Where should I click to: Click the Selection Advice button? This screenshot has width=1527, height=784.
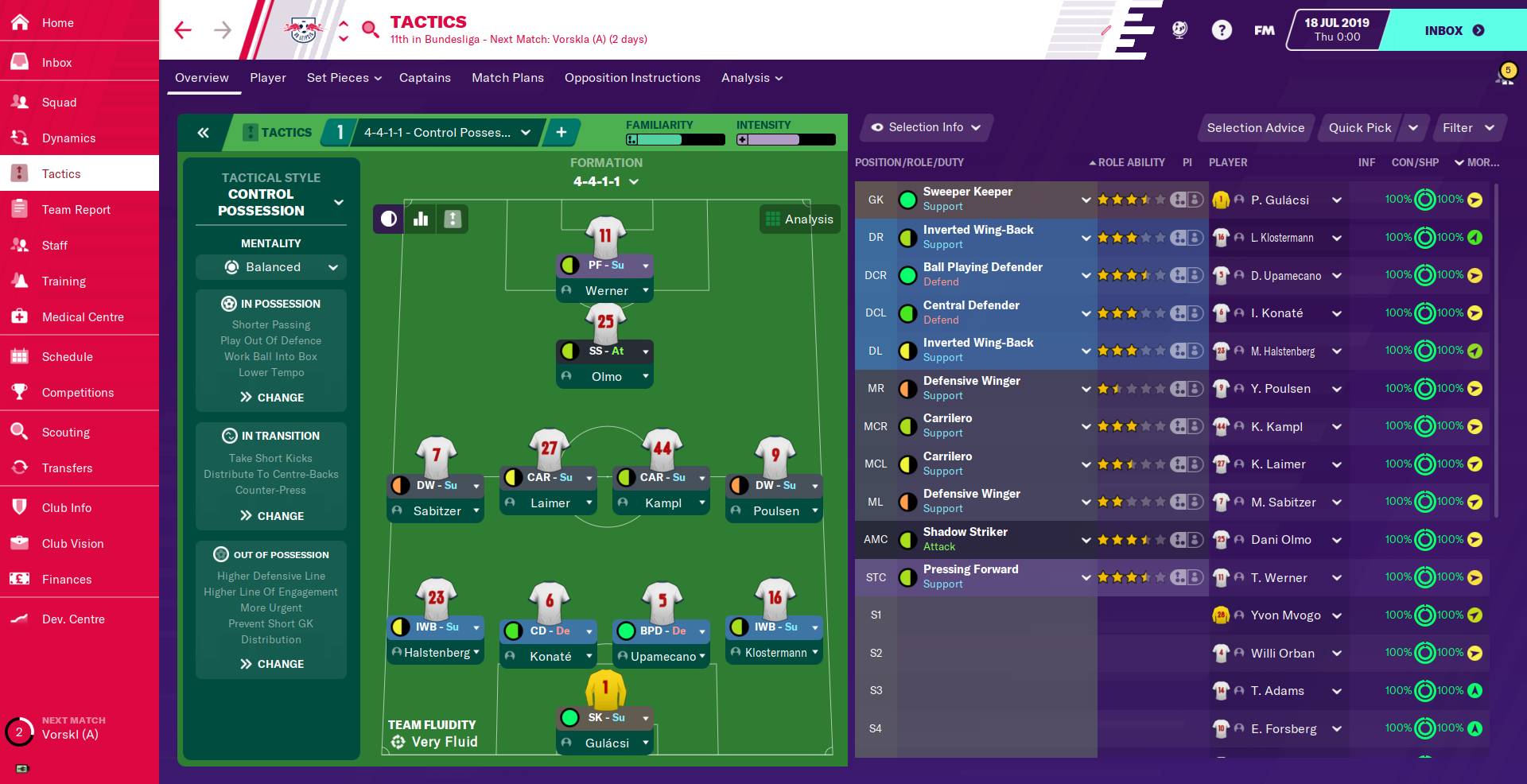[1255, 128]
